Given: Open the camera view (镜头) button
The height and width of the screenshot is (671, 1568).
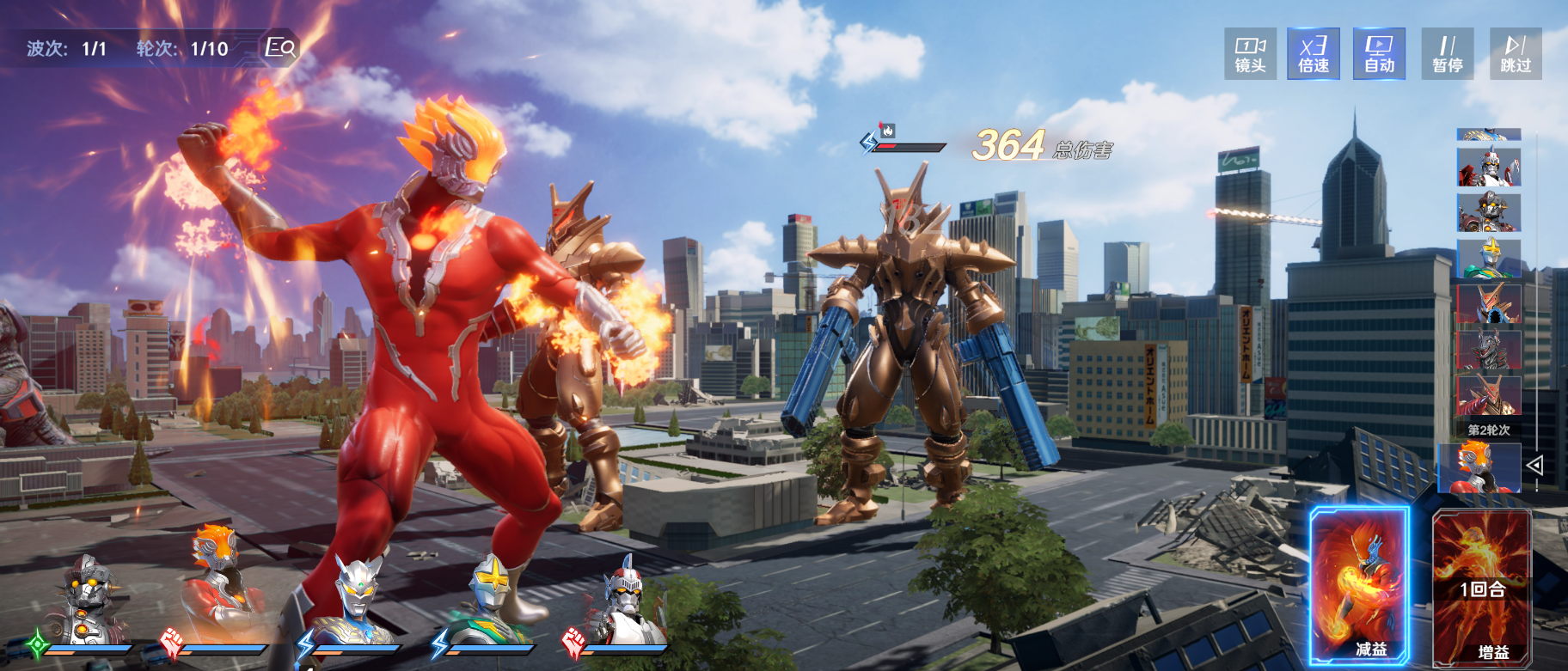Looking at the screenshot, I should pos(1250,54).
